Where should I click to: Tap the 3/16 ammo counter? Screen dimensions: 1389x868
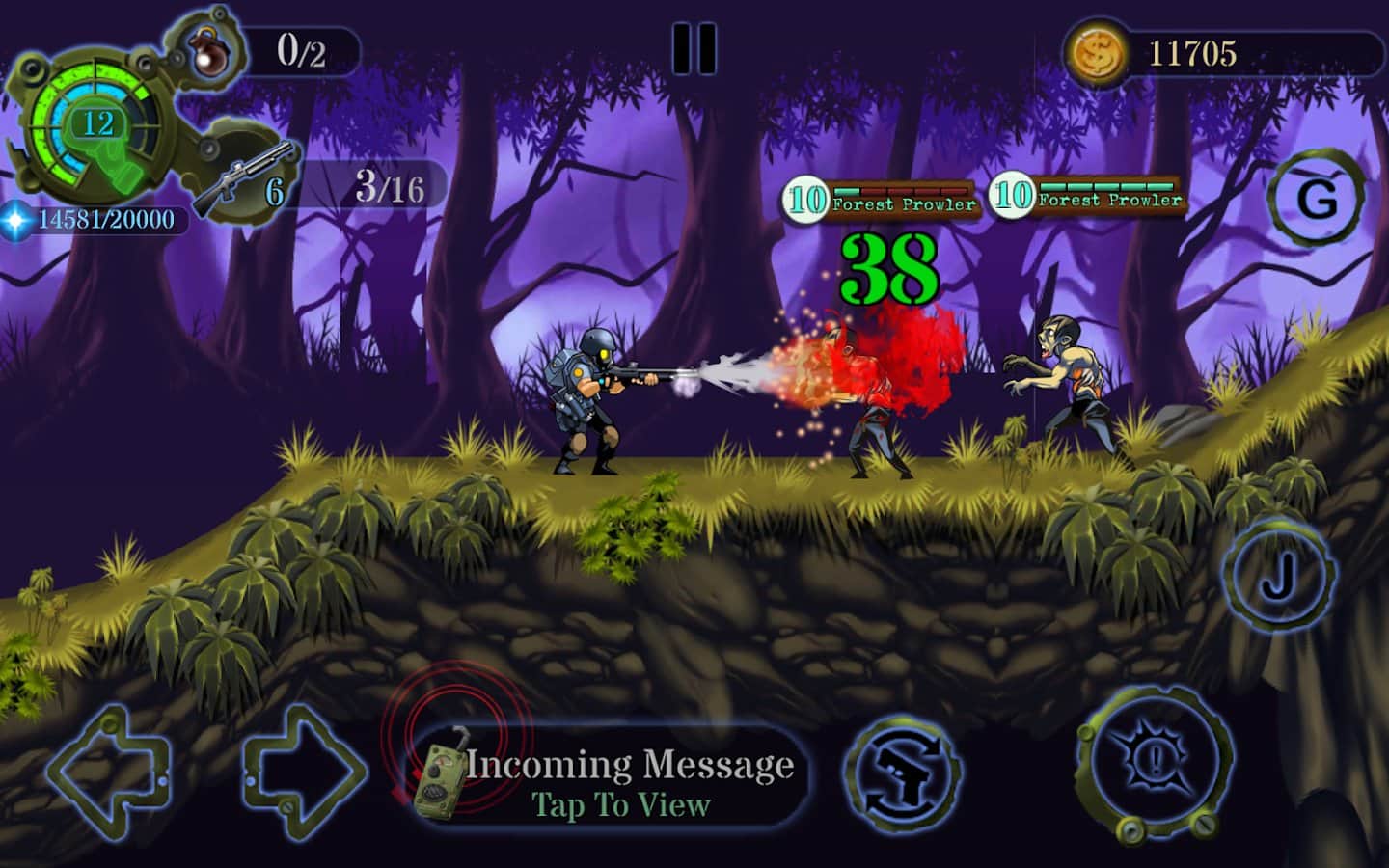tap(390, 189)
